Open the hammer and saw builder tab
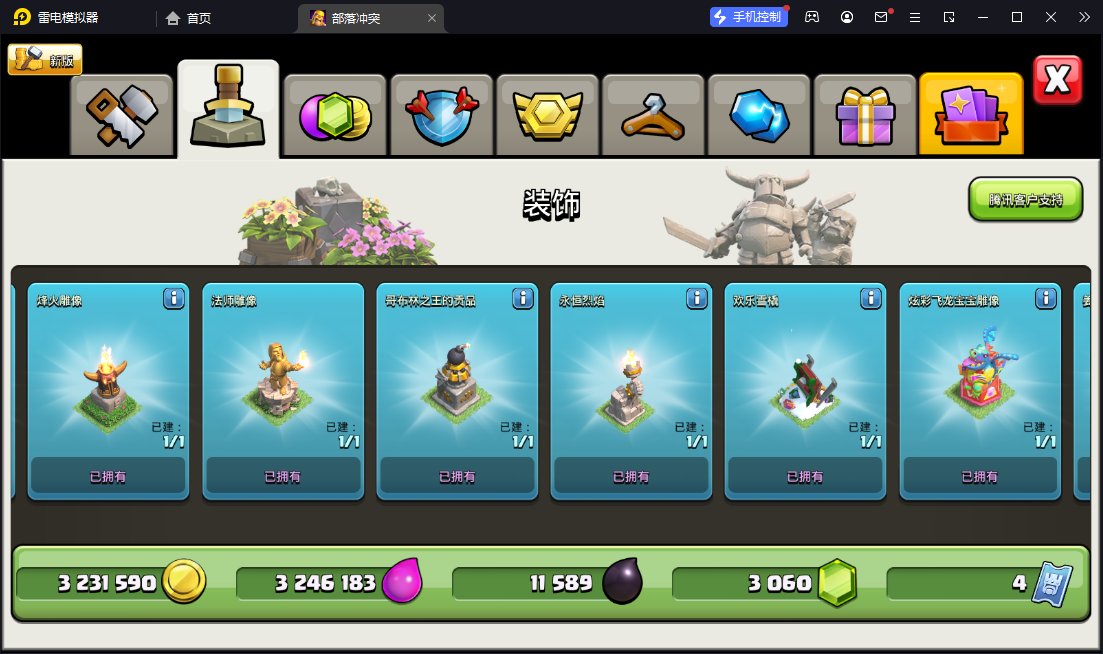 click(x=122, y=115)
